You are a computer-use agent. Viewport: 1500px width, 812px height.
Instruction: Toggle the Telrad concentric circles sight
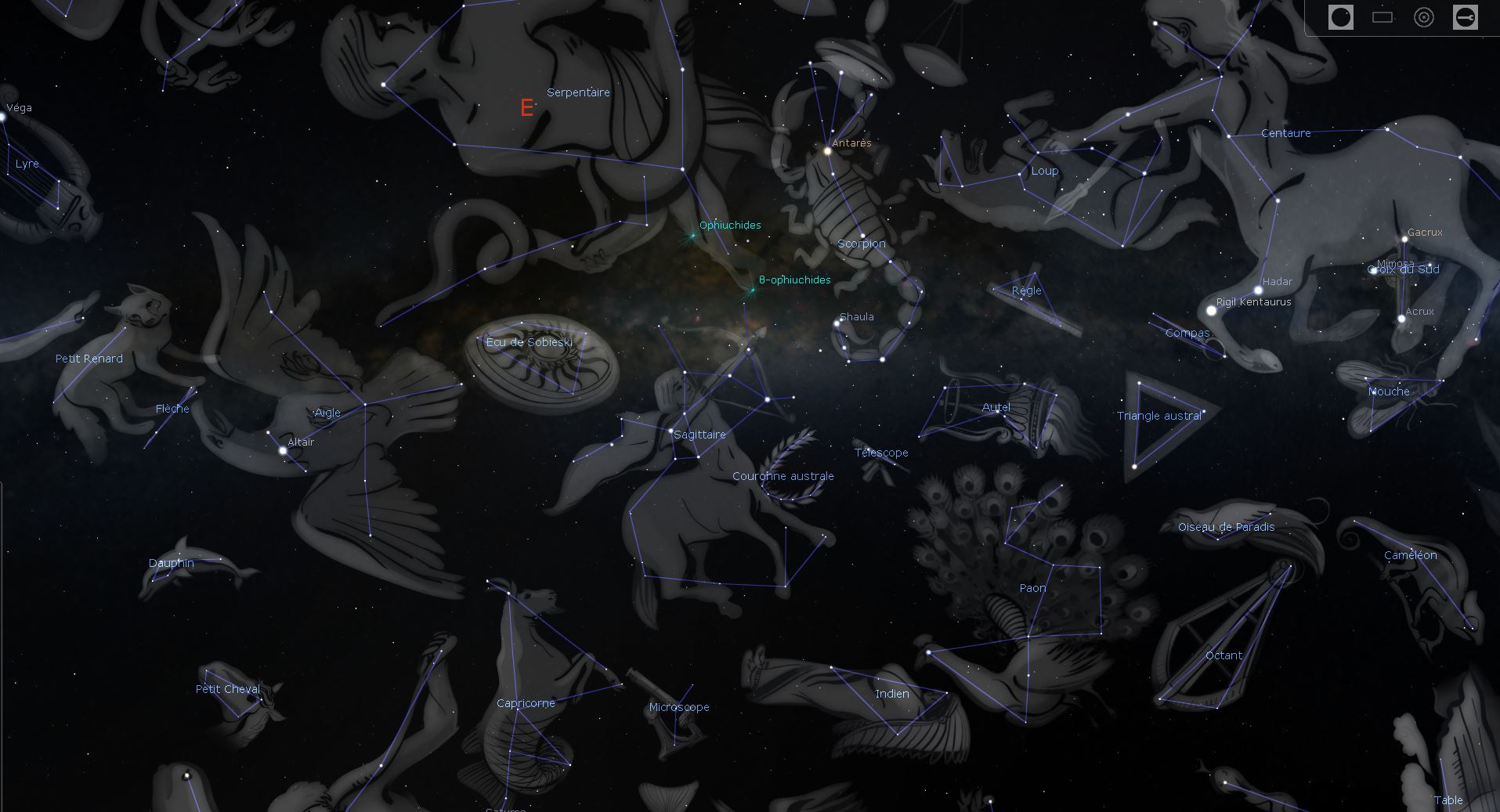[x=1424, y=17]
